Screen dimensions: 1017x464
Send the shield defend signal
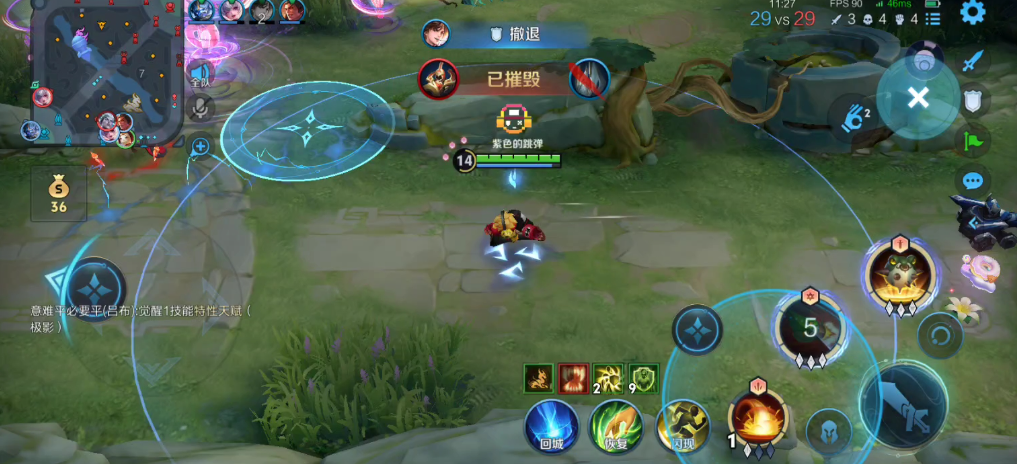[972, 99]
